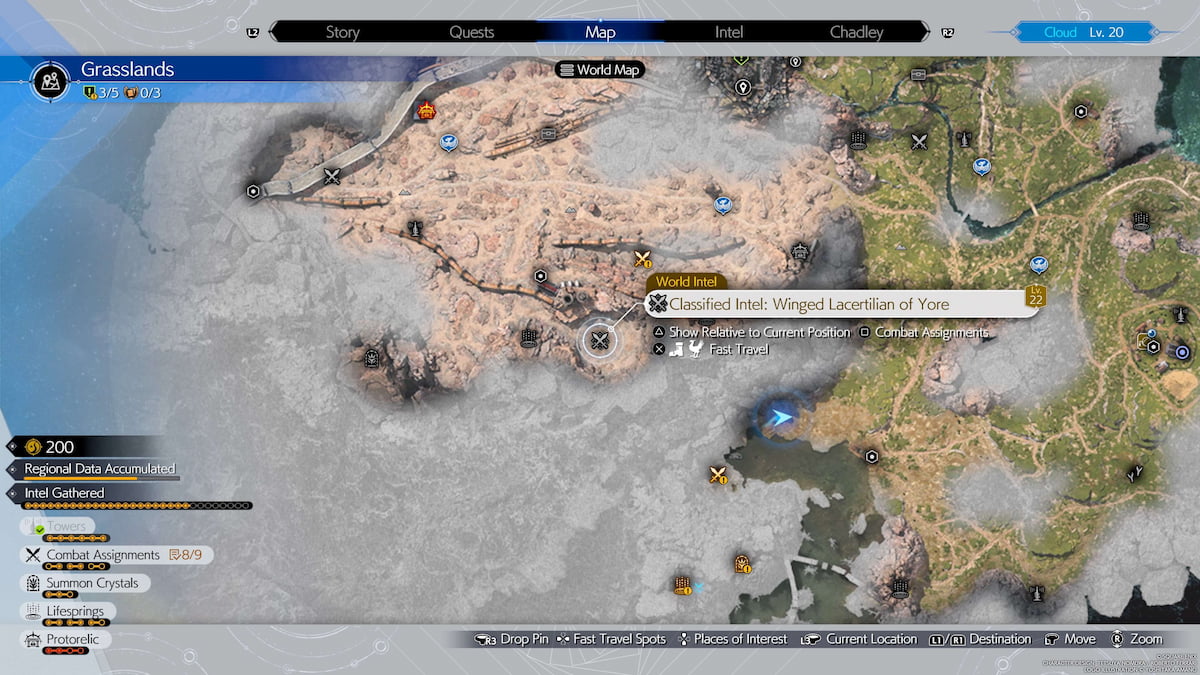Viewport: 1200px width, 675px height.
Task: Select the Protorelic legend entry
Action: click(72, 639)
